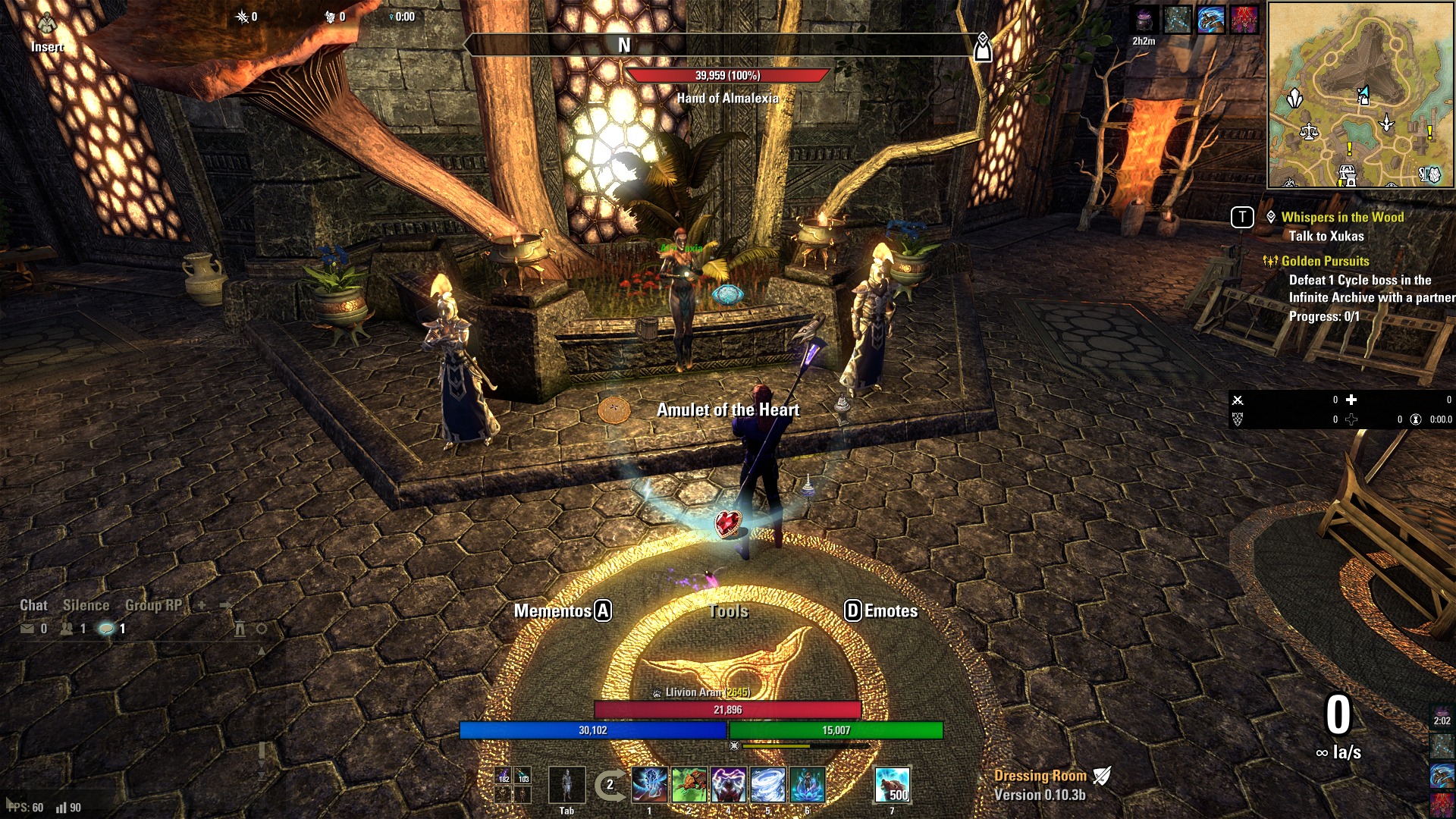Use the orange scarab beetle ability
Screen dimensions: 1456x819
click(x=689, y=784)
